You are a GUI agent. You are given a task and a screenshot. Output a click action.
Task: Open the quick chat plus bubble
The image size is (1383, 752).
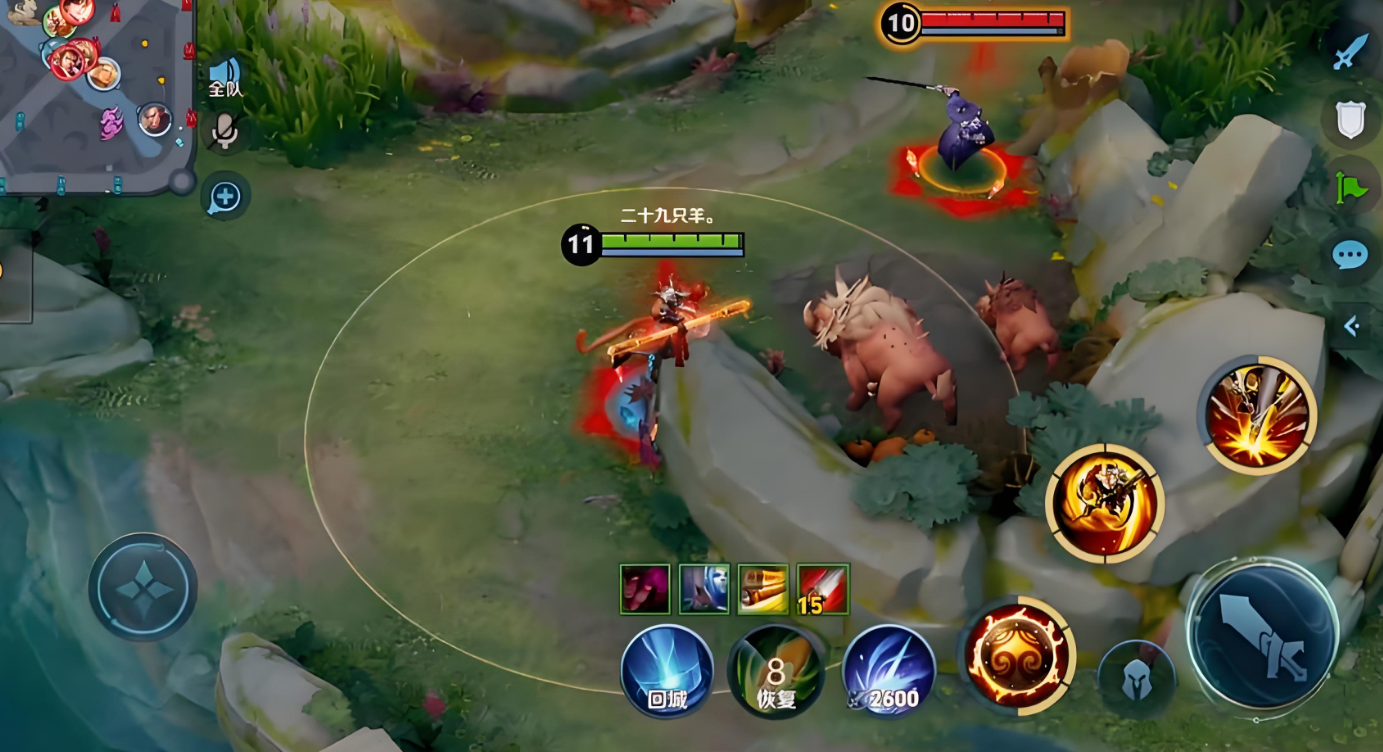coord(225,196)
